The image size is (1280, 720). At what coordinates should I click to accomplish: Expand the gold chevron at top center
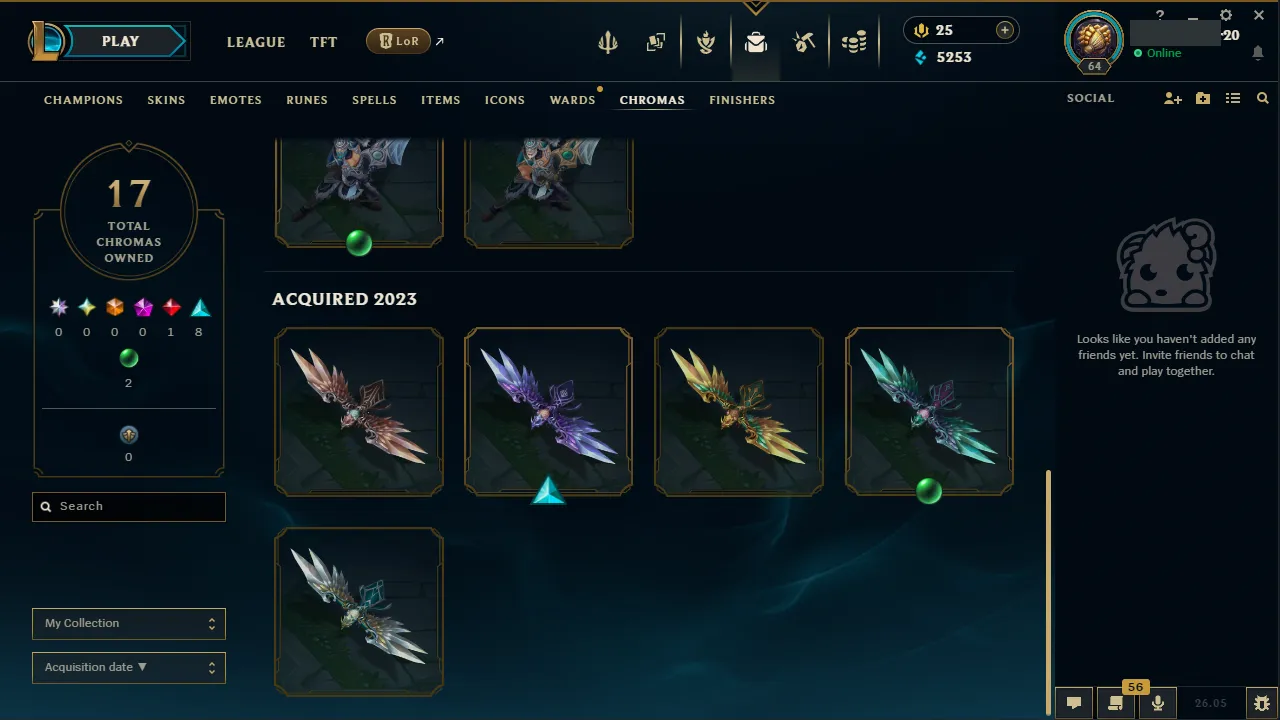pos(755,7)
